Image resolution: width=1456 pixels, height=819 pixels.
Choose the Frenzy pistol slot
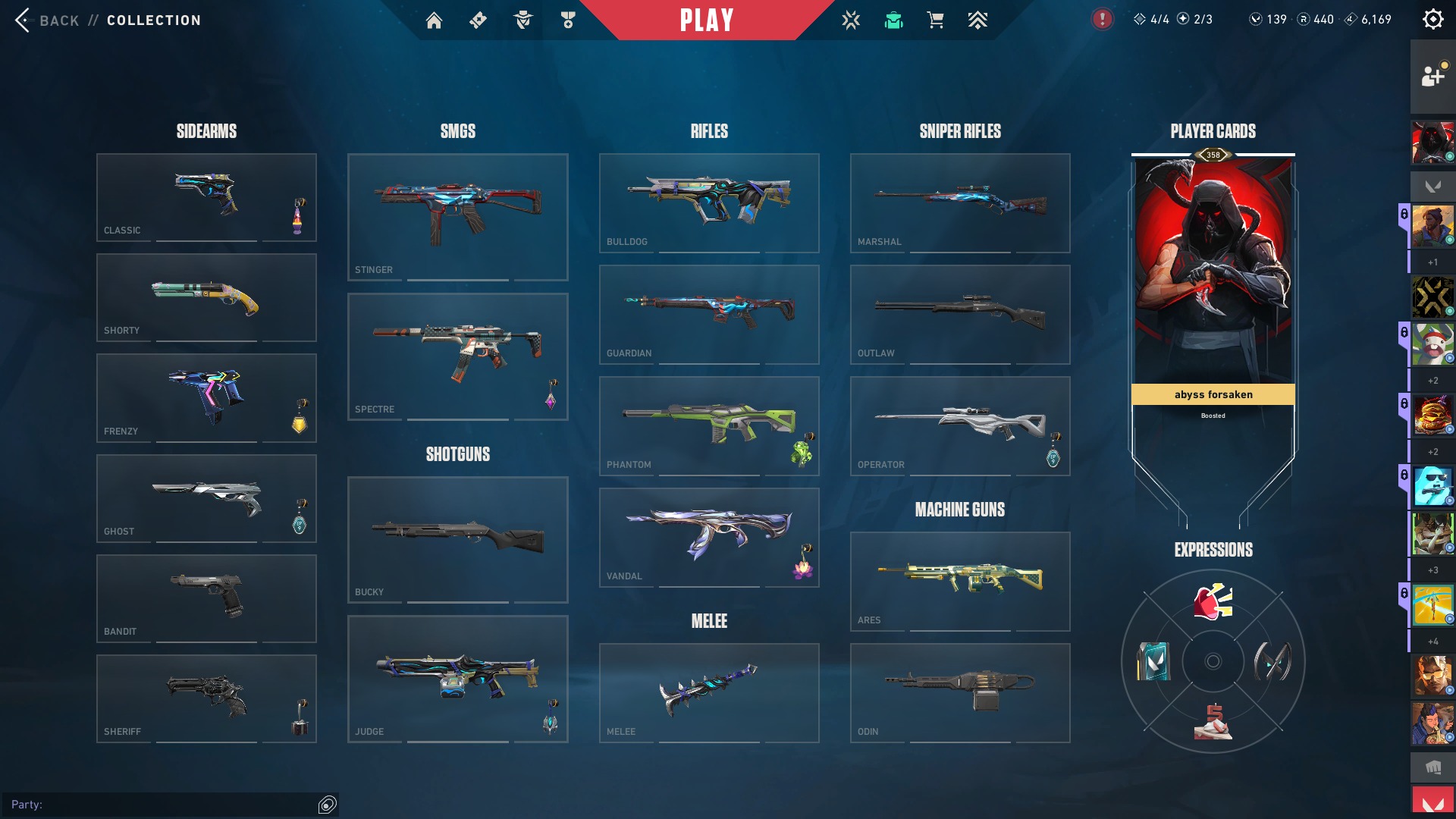pyautogui.click(x=206, y=398)
